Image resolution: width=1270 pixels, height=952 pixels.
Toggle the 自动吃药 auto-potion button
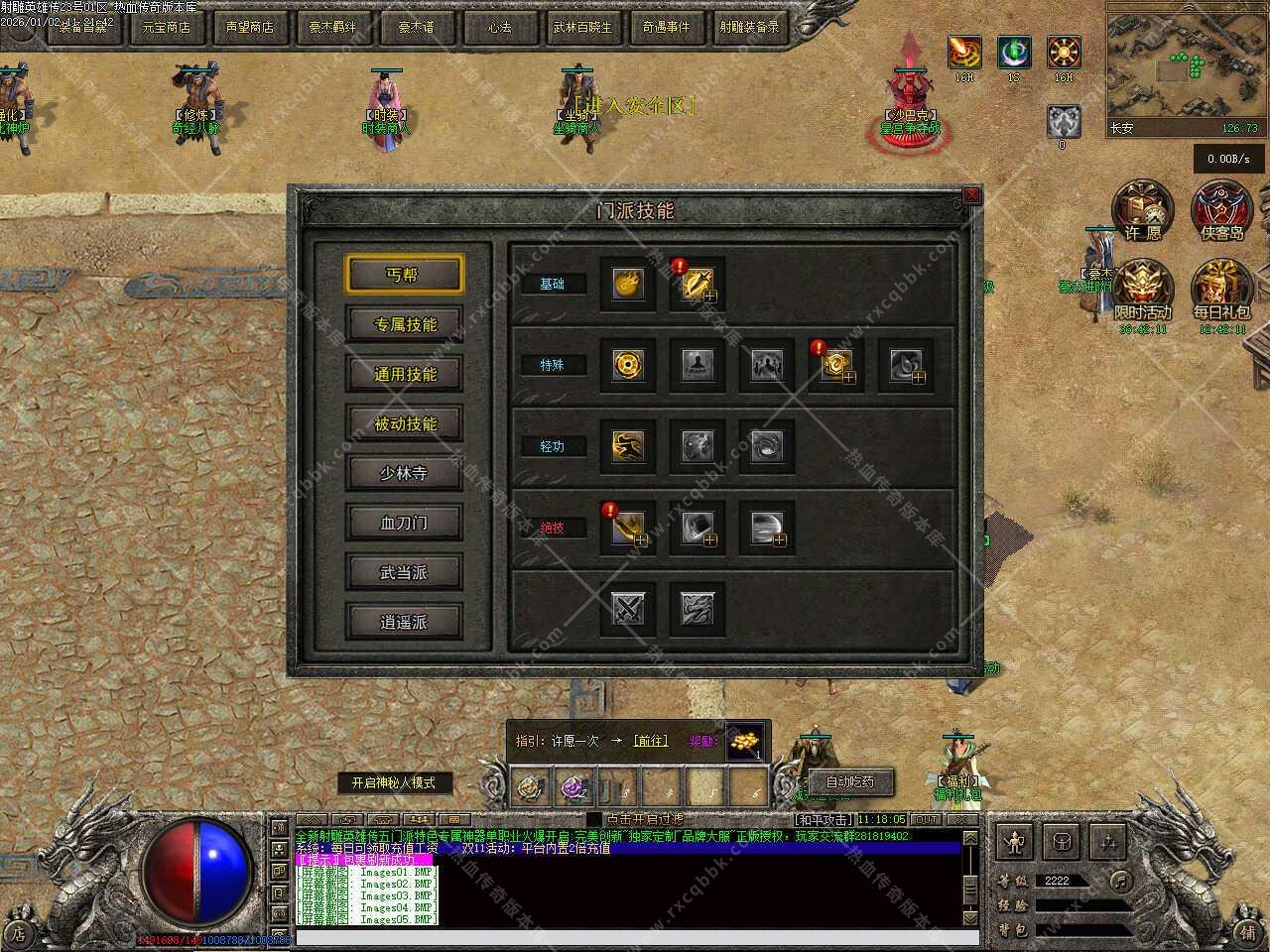click(850, 782)
